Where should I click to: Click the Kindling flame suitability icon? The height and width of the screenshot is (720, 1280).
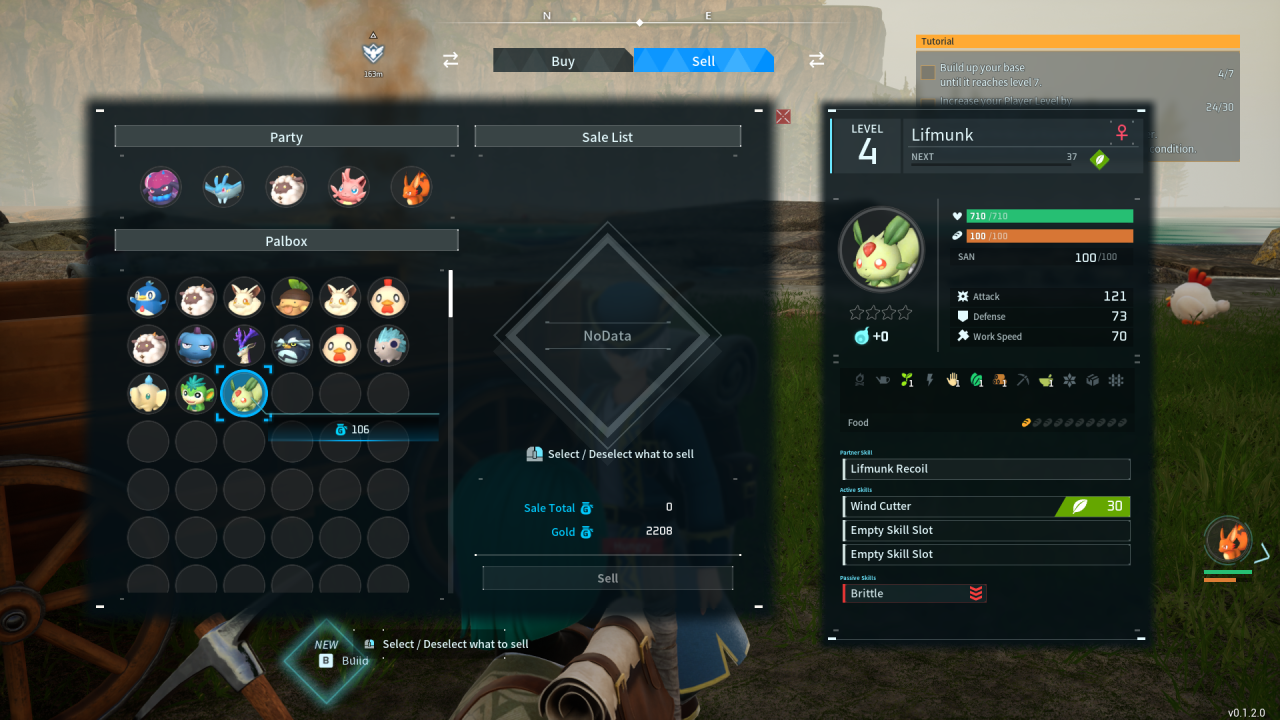(x=862, y=380)
